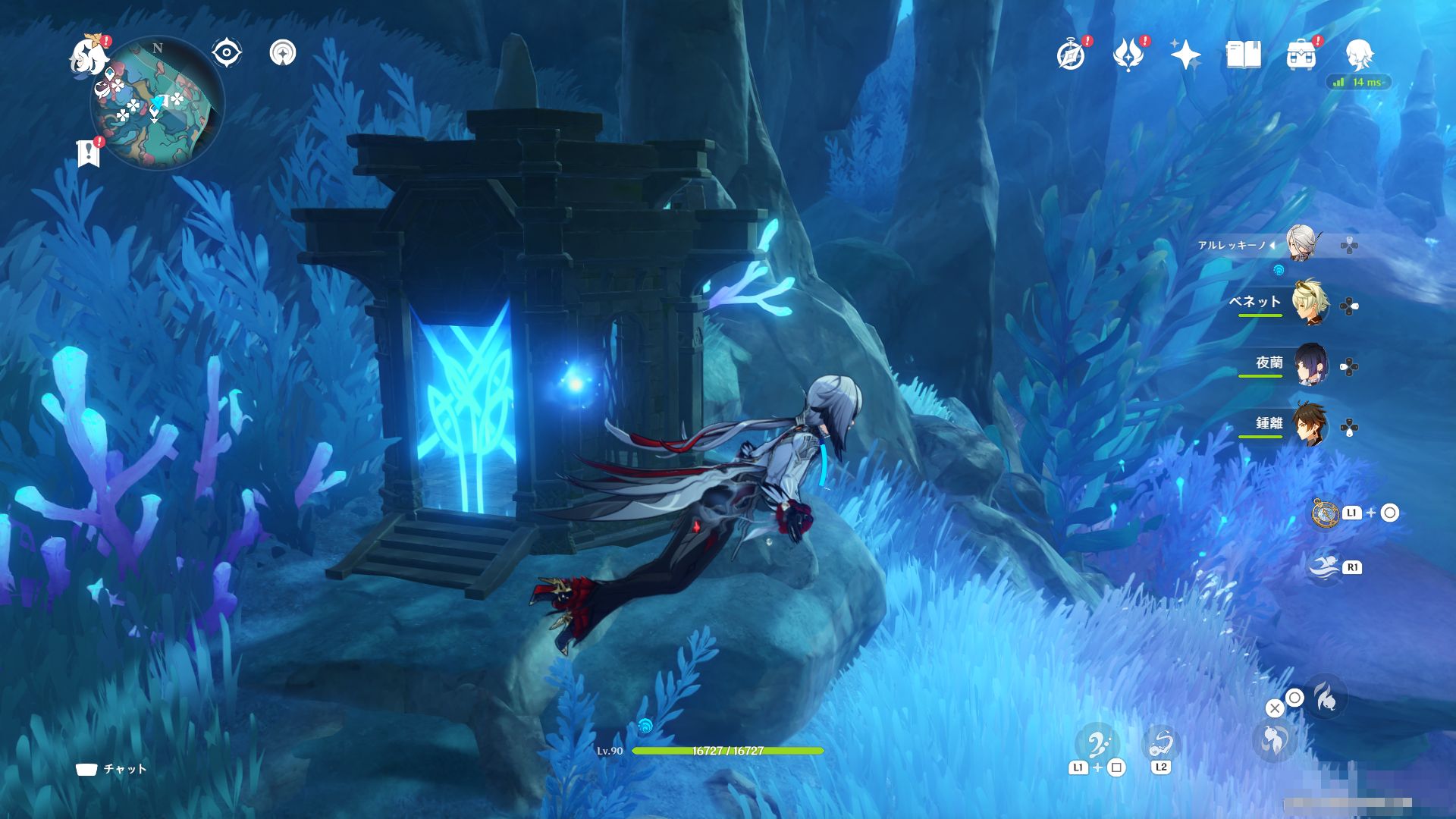Switch to party member 鍾離
This screenshot has height=819, width=1456.
click(1310, 425)
